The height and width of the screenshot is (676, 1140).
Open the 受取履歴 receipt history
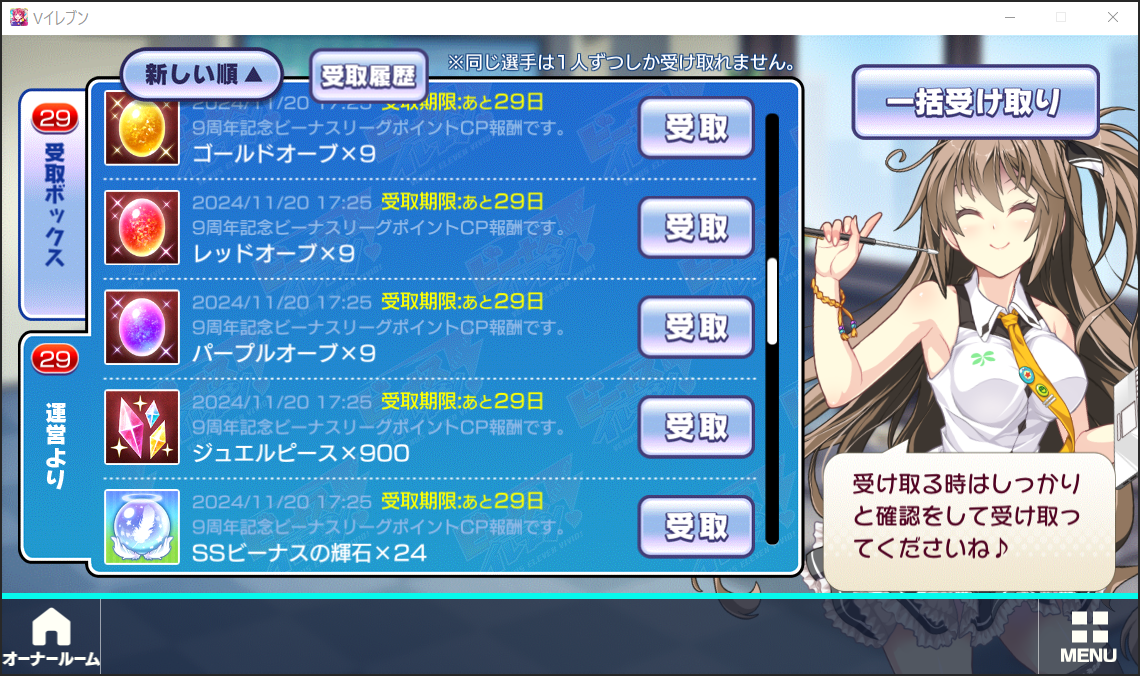point(369,75)
